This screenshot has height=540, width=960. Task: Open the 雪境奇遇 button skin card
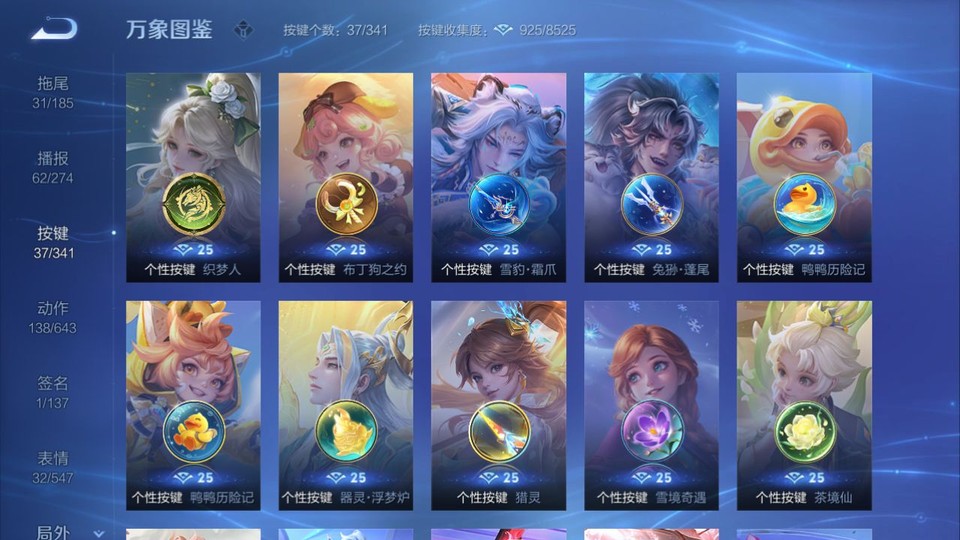pos(651,405)
